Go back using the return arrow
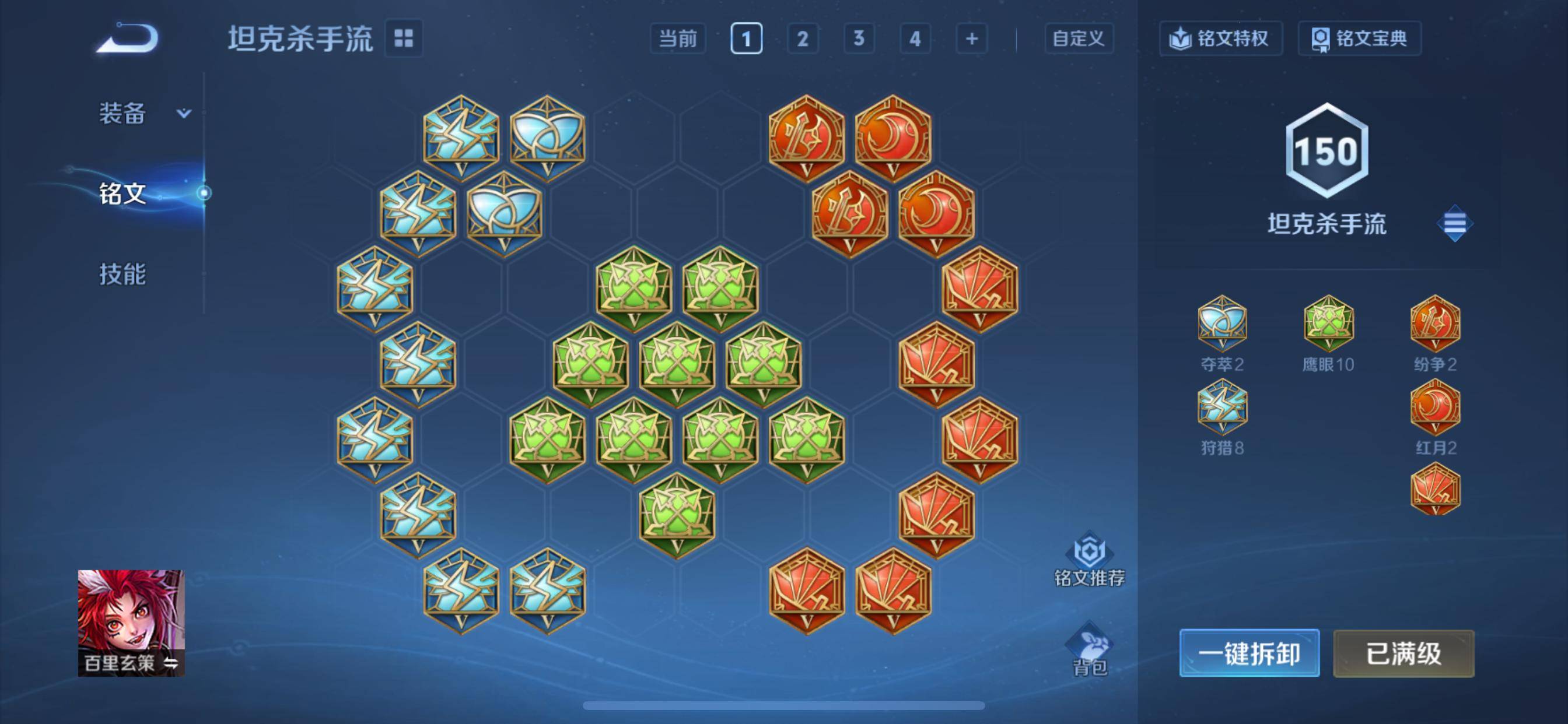Screen dimensions: 1568x724 [128, 38]
